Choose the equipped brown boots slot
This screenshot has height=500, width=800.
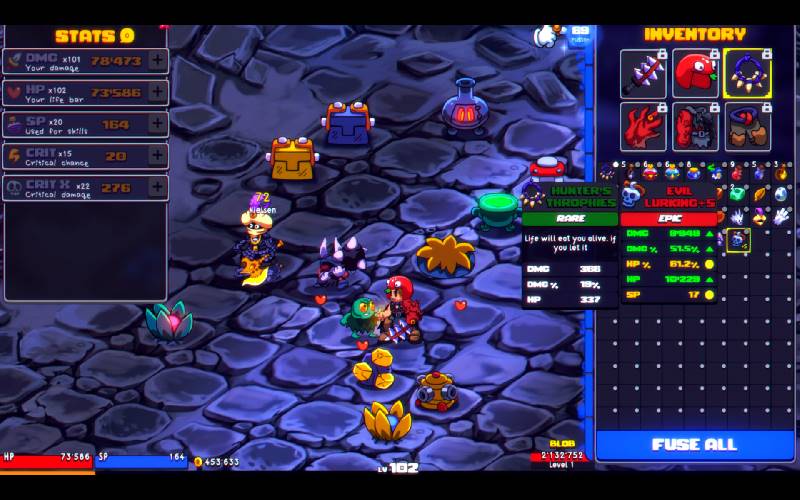coord(747,126)
